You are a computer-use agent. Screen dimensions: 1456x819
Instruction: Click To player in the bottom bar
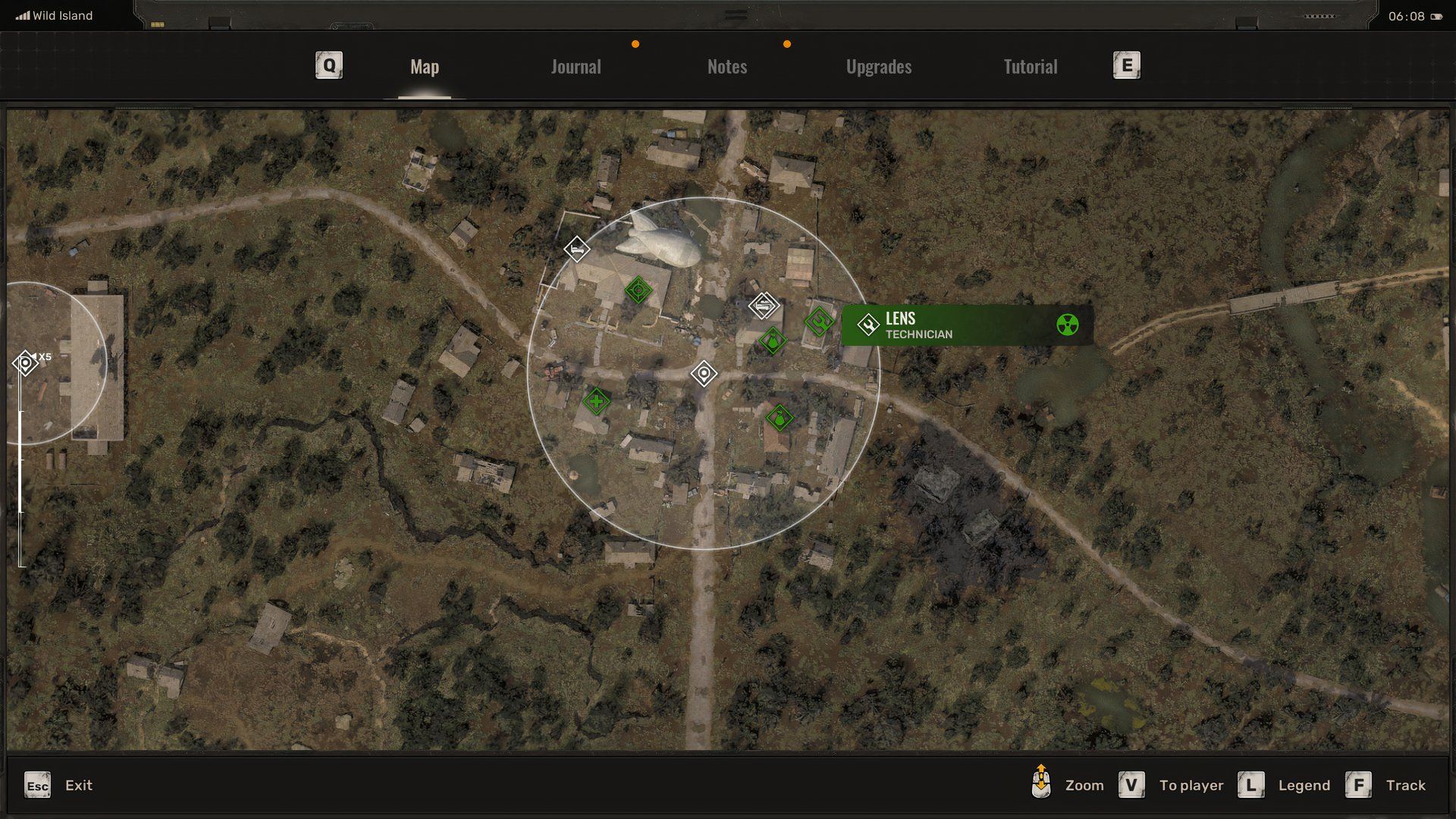coord(1191,786)
